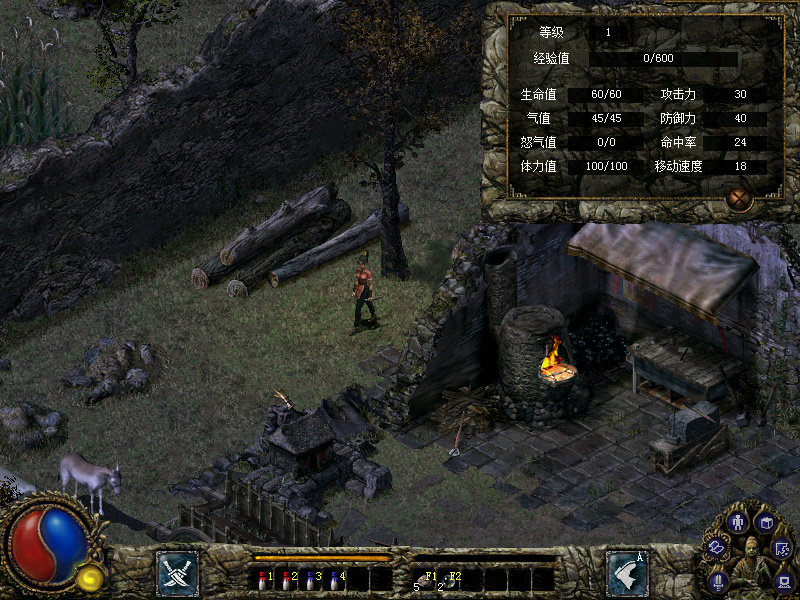
Task: Use the red potion in slot 2
Action: [x=286, y=579]
